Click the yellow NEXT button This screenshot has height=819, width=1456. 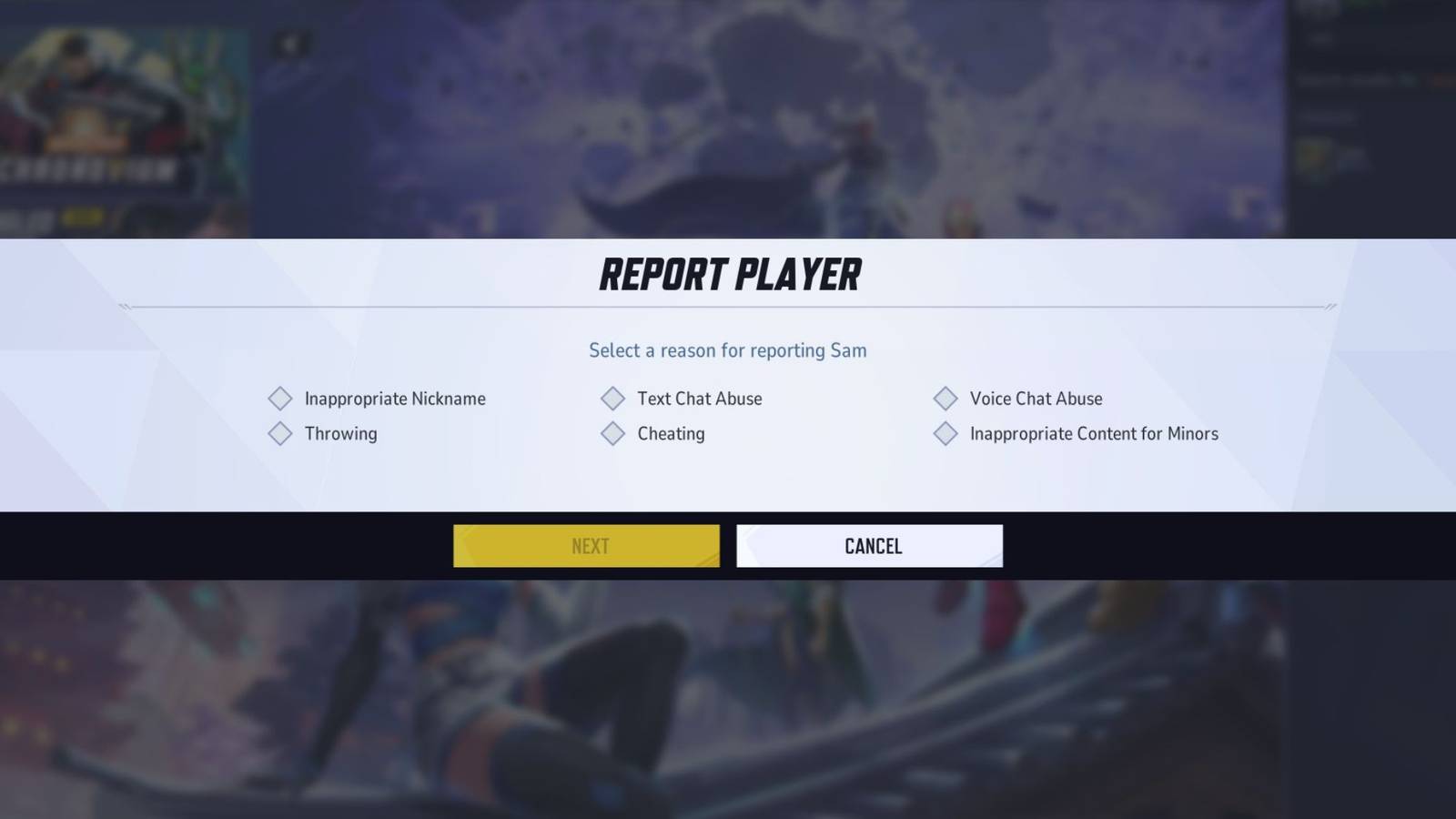click(587, 546)
